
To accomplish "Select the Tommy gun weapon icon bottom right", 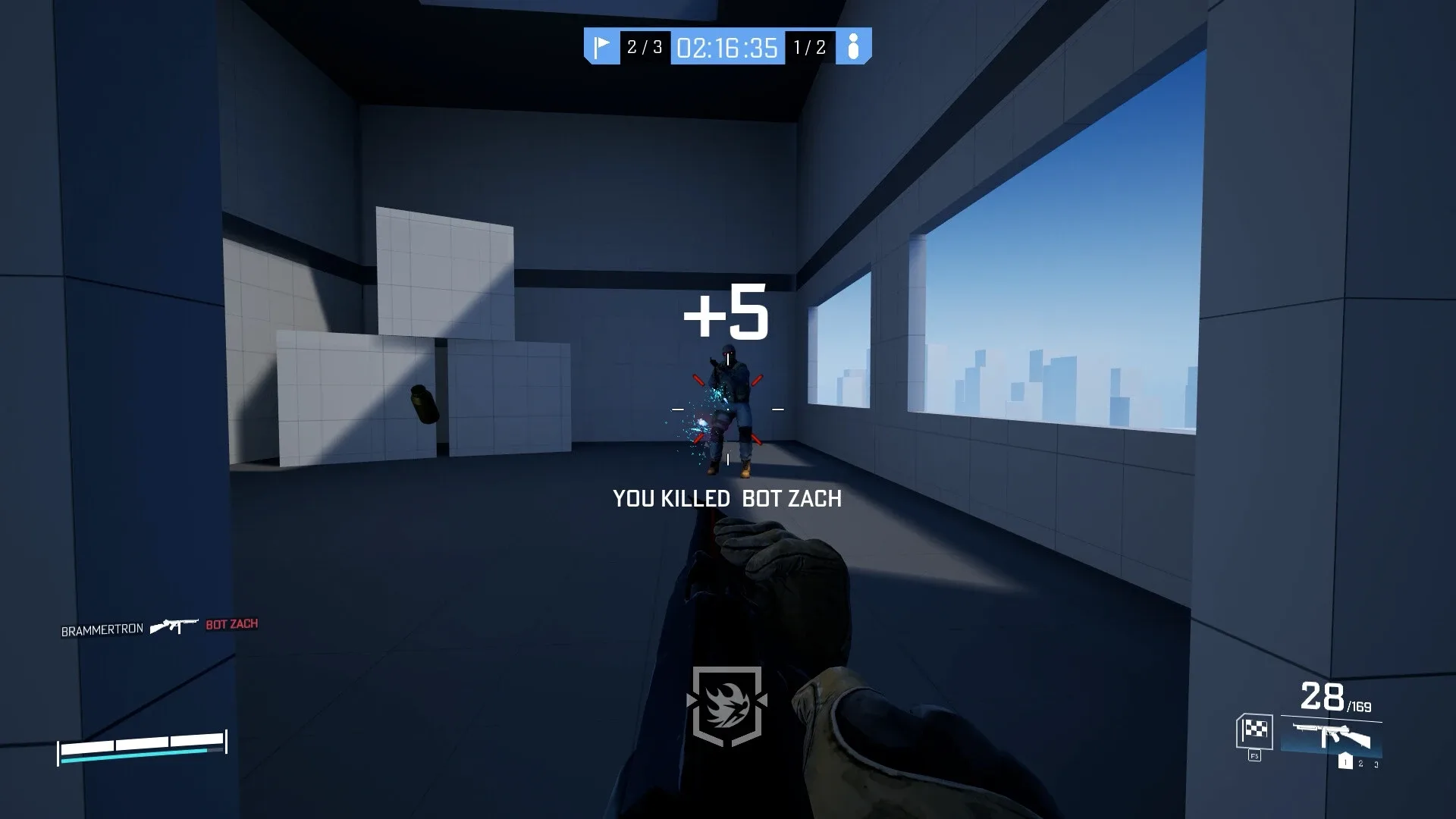I will (1331, 736).
